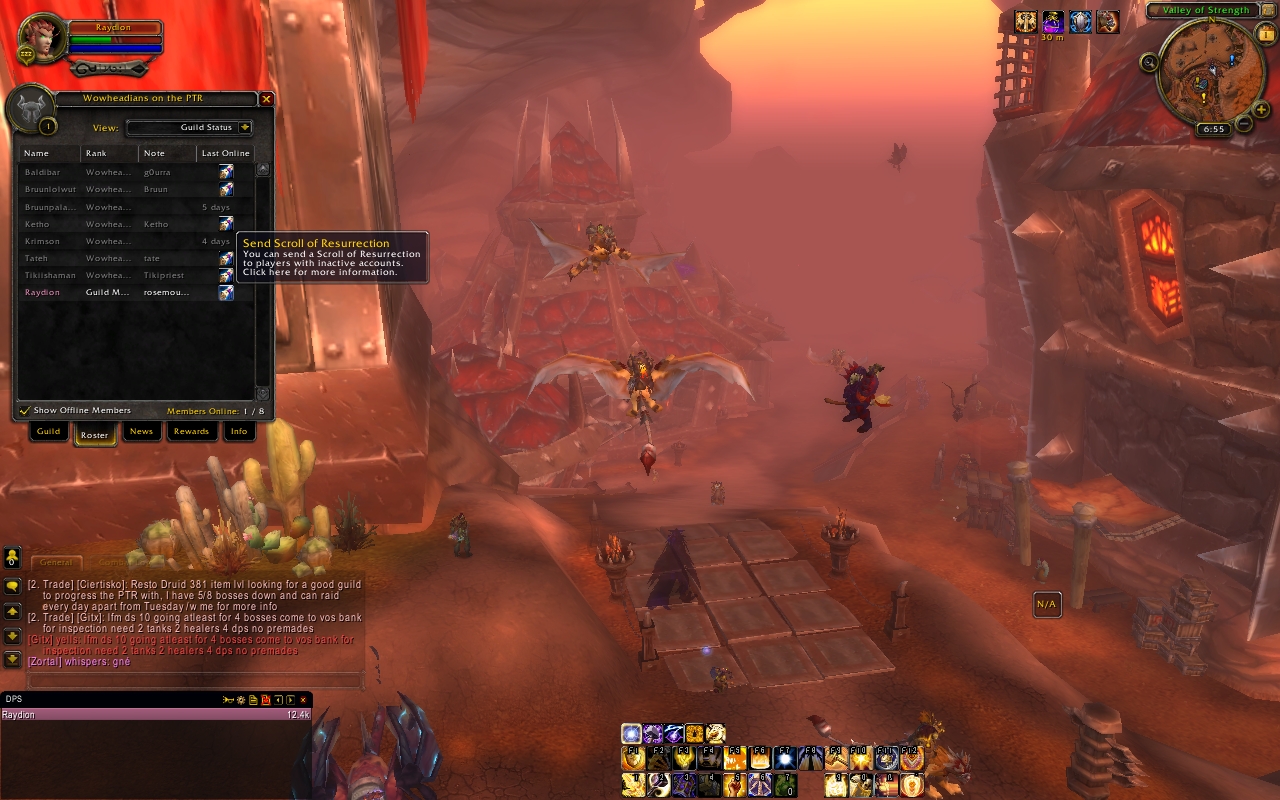
Task: Close the Wowheadians on the PTR guild window
Action: tap(266, 99)
